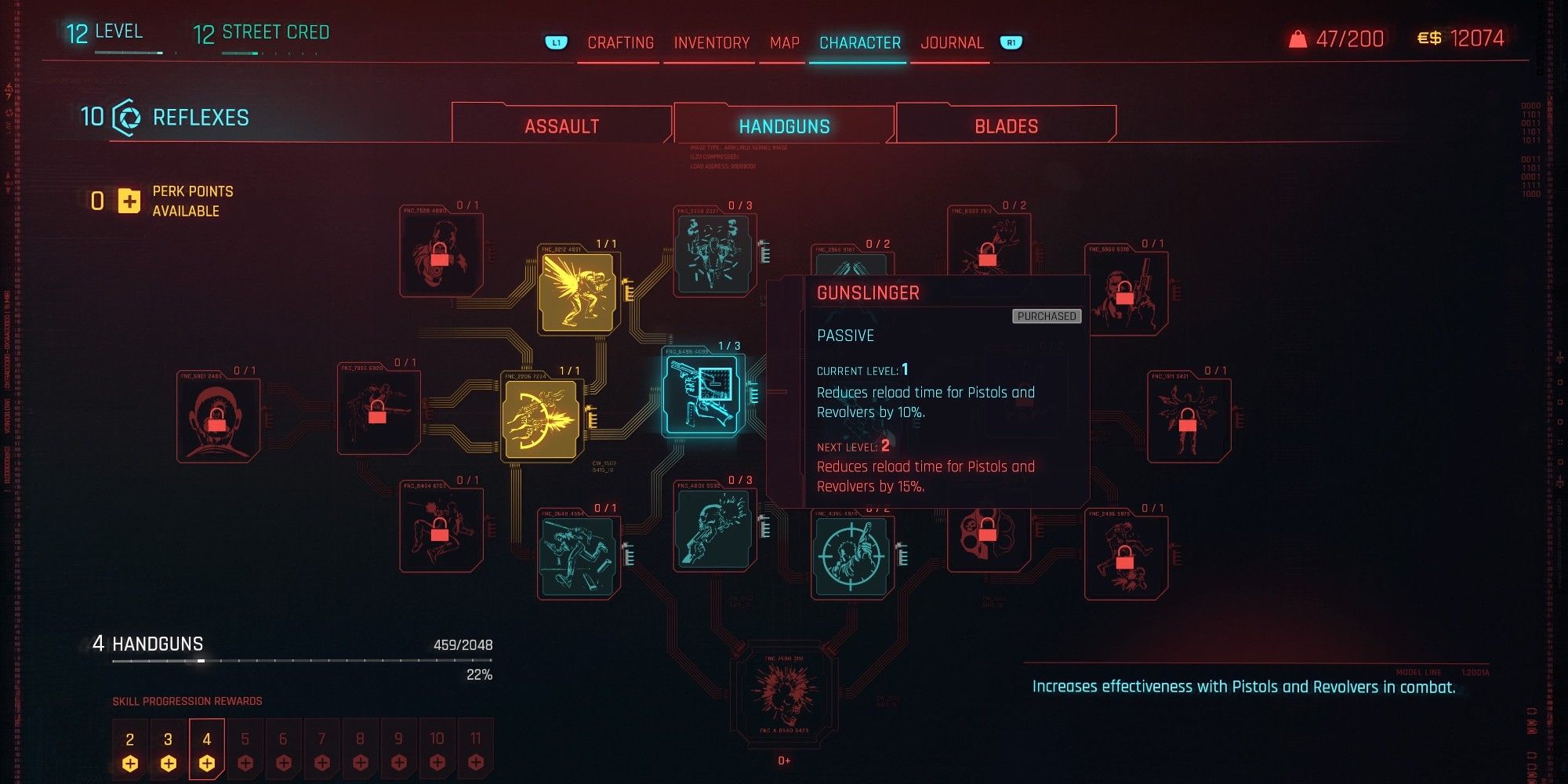Click milestone 4 in skill progression rewards

coord(207,747)
